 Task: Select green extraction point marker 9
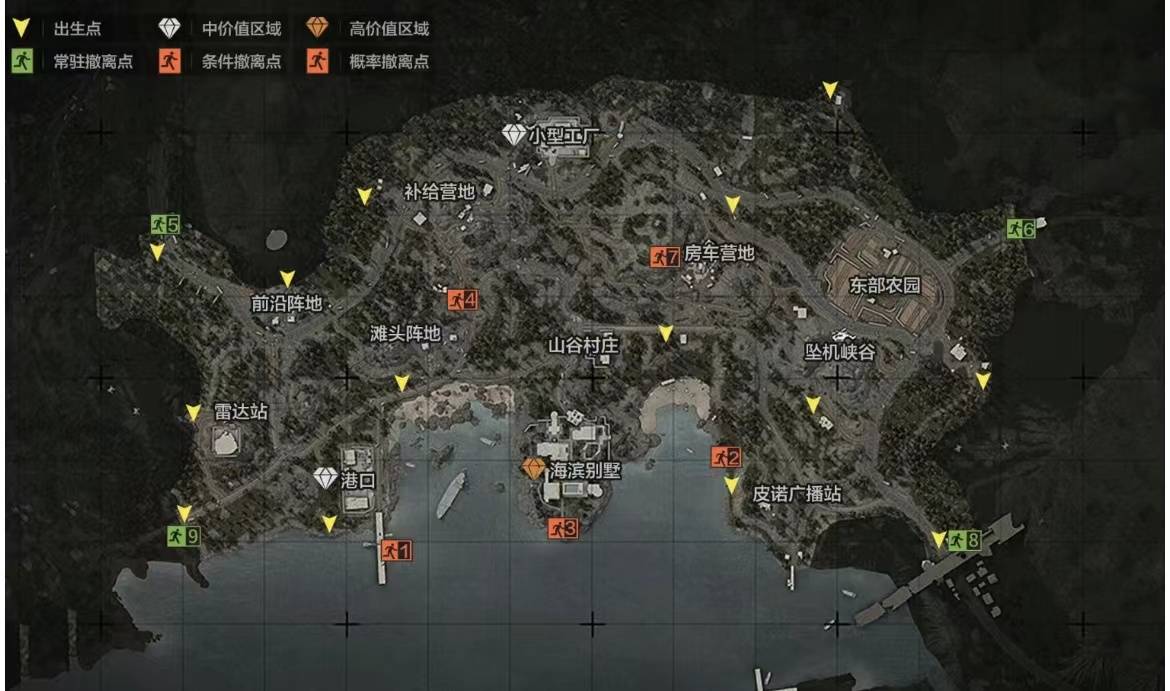point(183,536)
